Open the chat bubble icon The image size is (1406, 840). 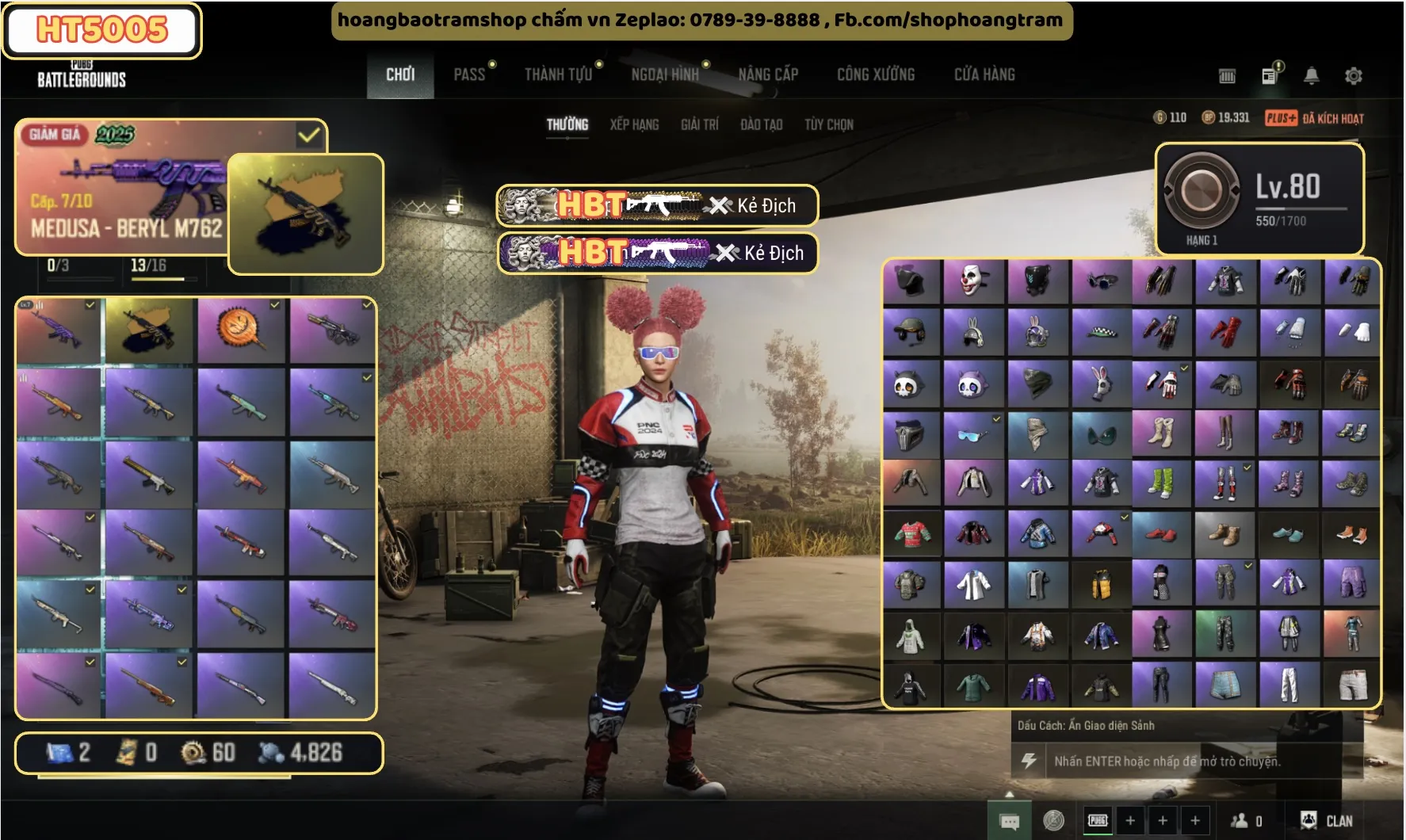1010,822
